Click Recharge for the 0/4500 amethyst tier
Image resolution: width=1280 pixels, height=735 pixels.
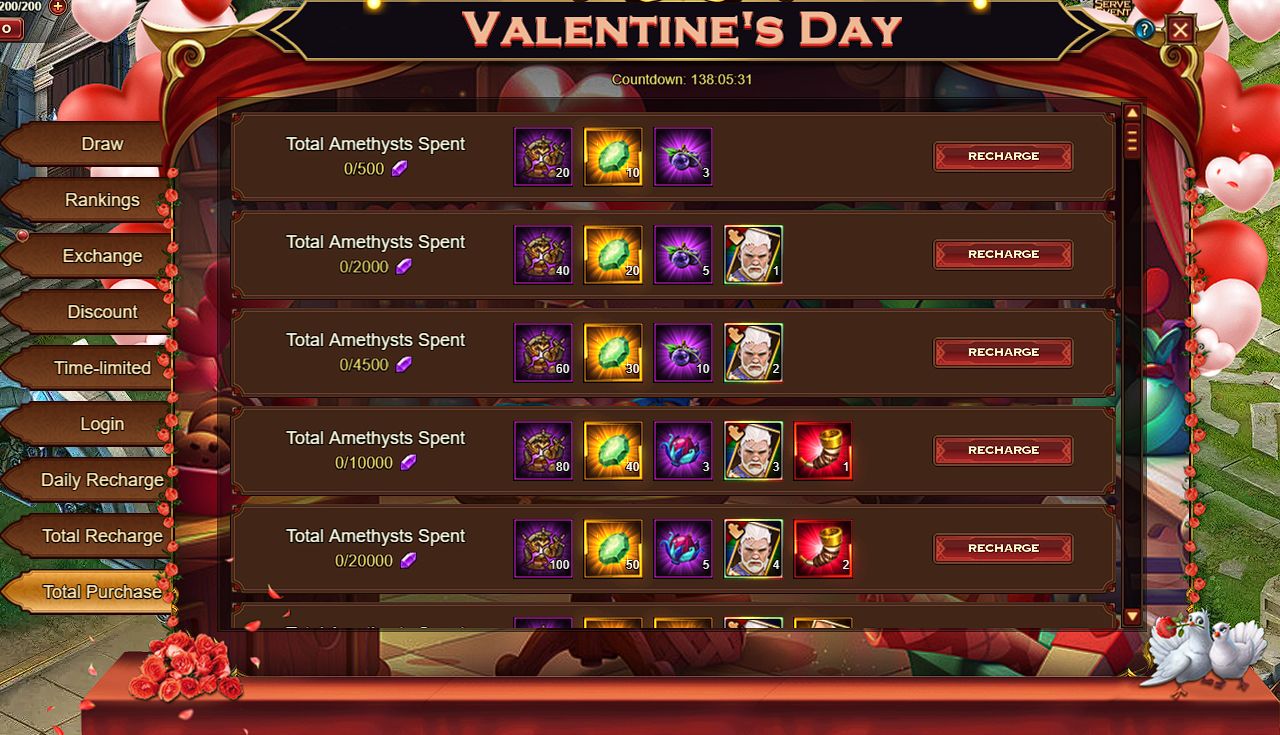[x=1003, y=352]
